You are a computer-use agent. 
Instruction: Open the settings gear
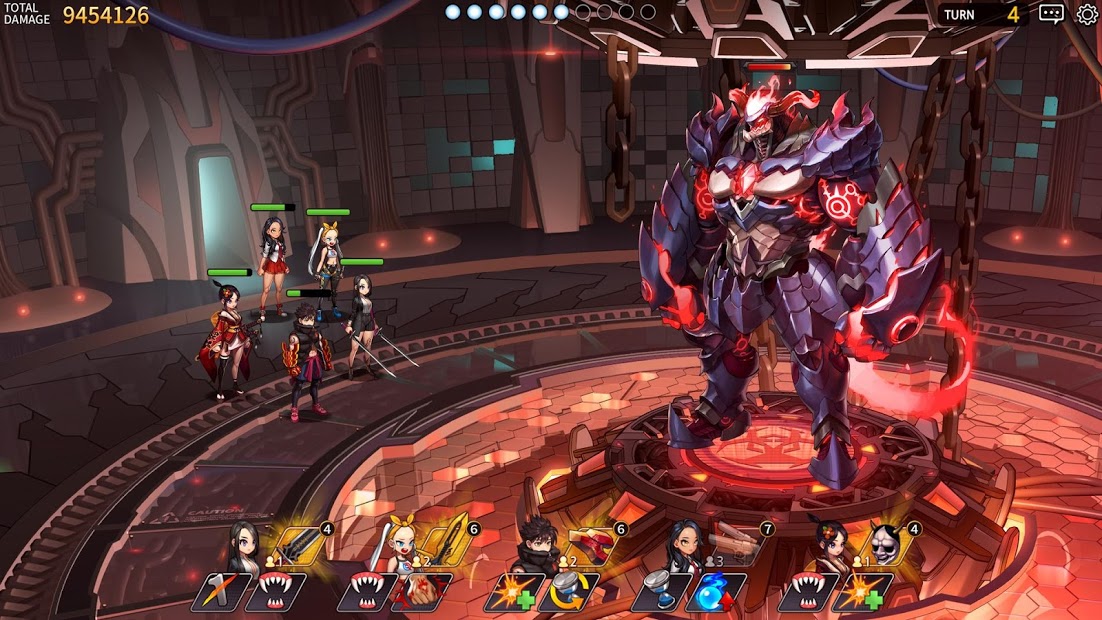(x=1087, y=14)
